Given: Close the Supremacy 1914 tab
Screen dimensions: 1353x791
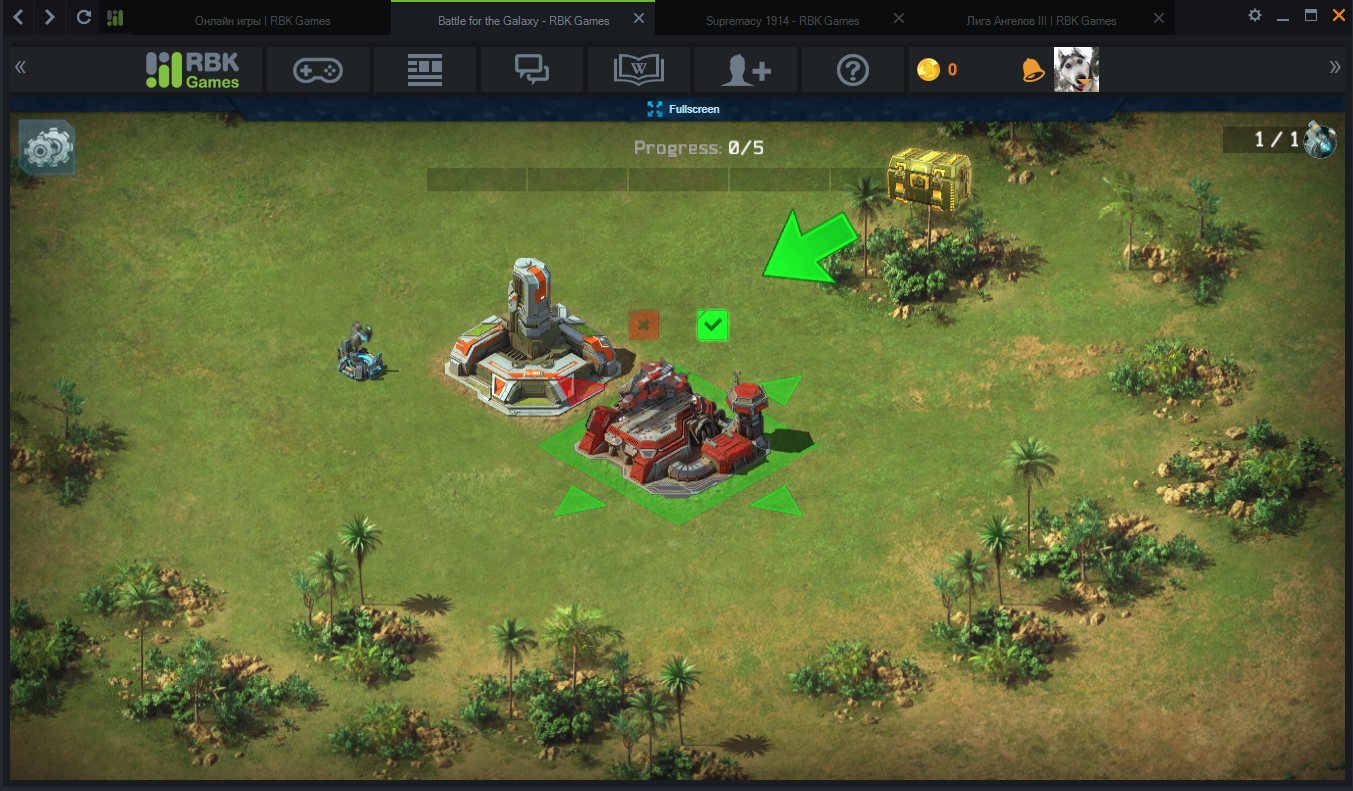Looking at the screenshot, I should tap(898, 18).
